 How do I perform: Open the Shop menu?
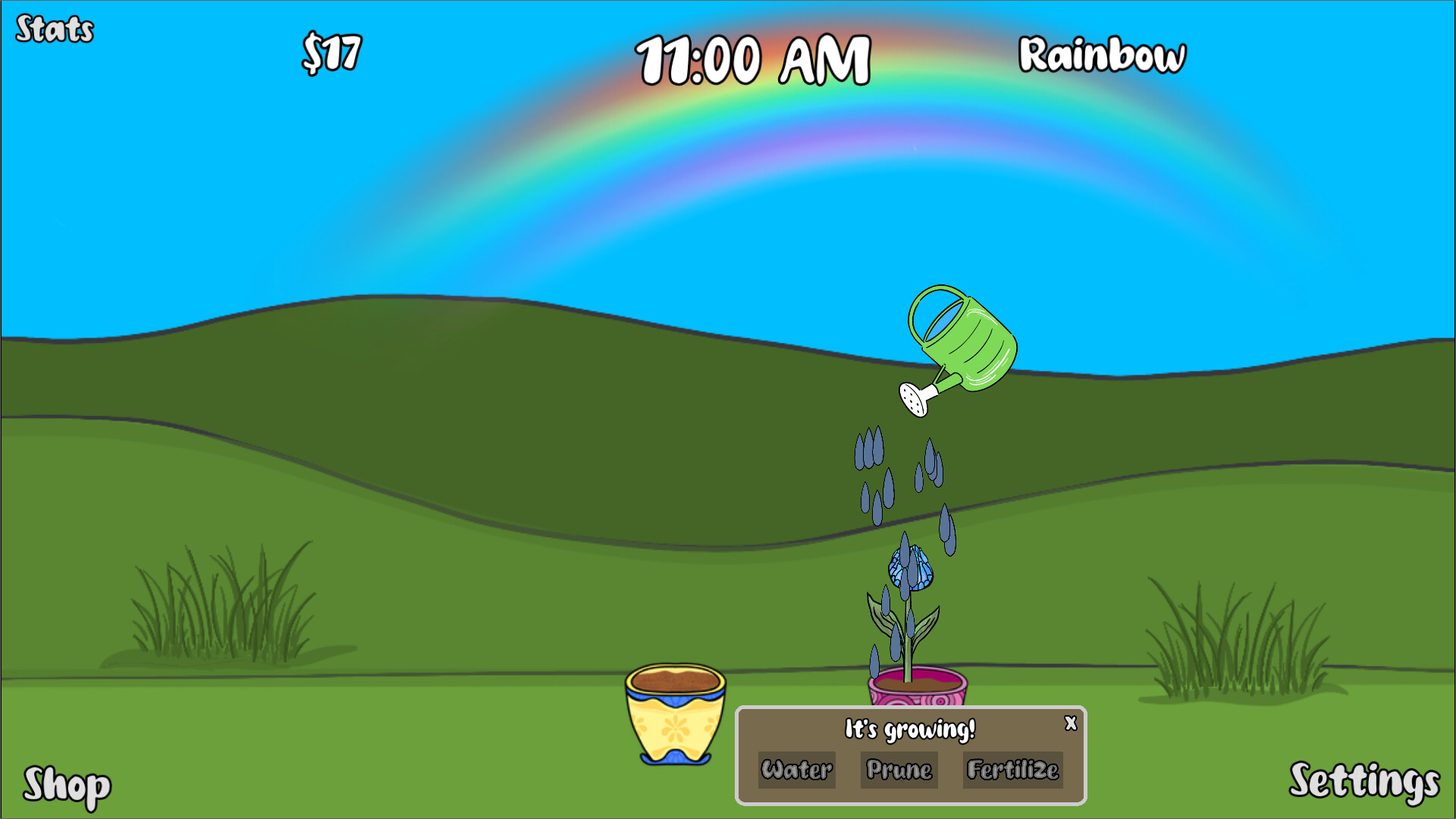tap(67, 786)
